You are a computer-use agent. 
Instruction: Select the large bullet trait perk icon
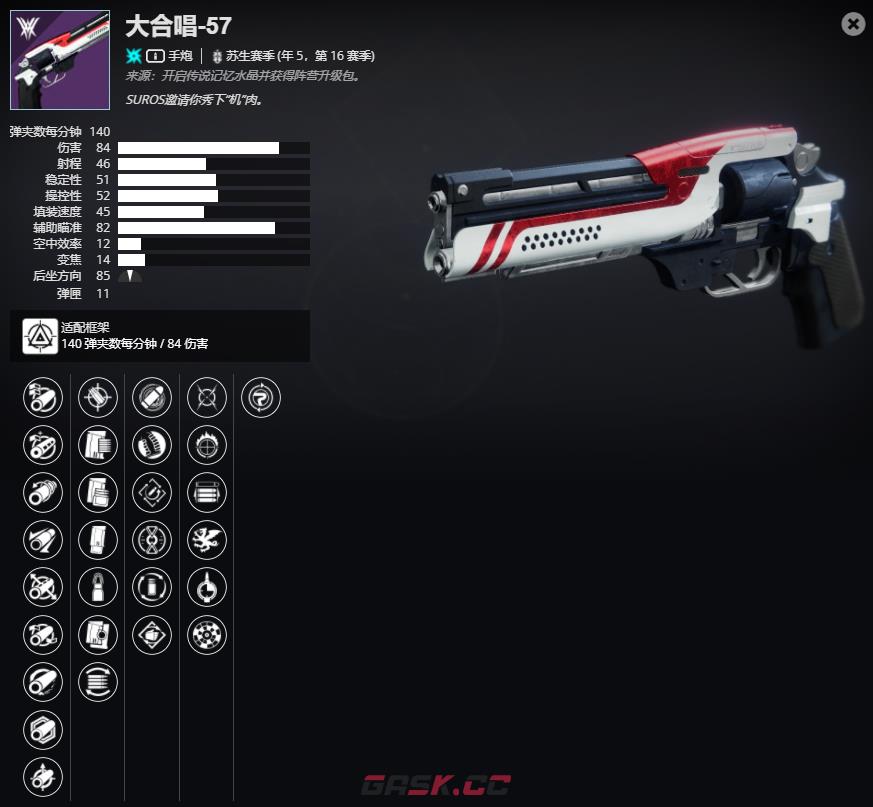pos(152,398)
